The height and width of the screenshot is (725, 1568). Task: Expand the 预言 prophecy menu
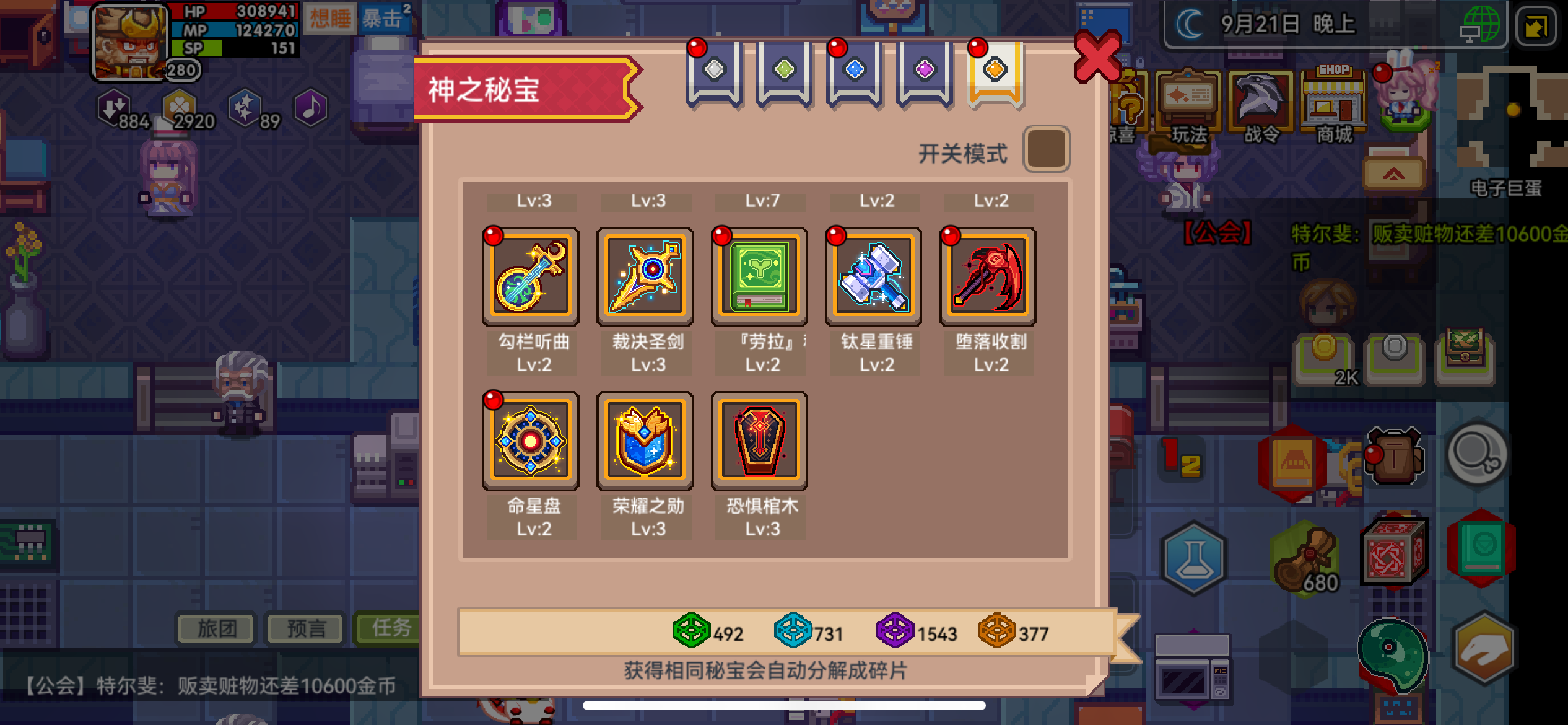[x=305, y=628]
